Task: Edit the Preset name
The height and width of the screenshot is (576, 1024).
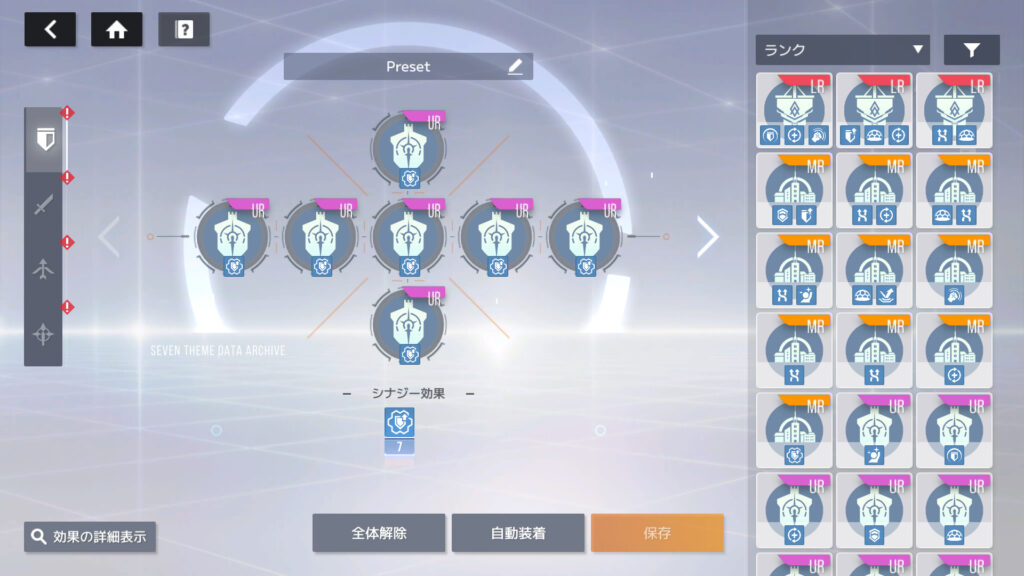Action: [x=515, y=67]
